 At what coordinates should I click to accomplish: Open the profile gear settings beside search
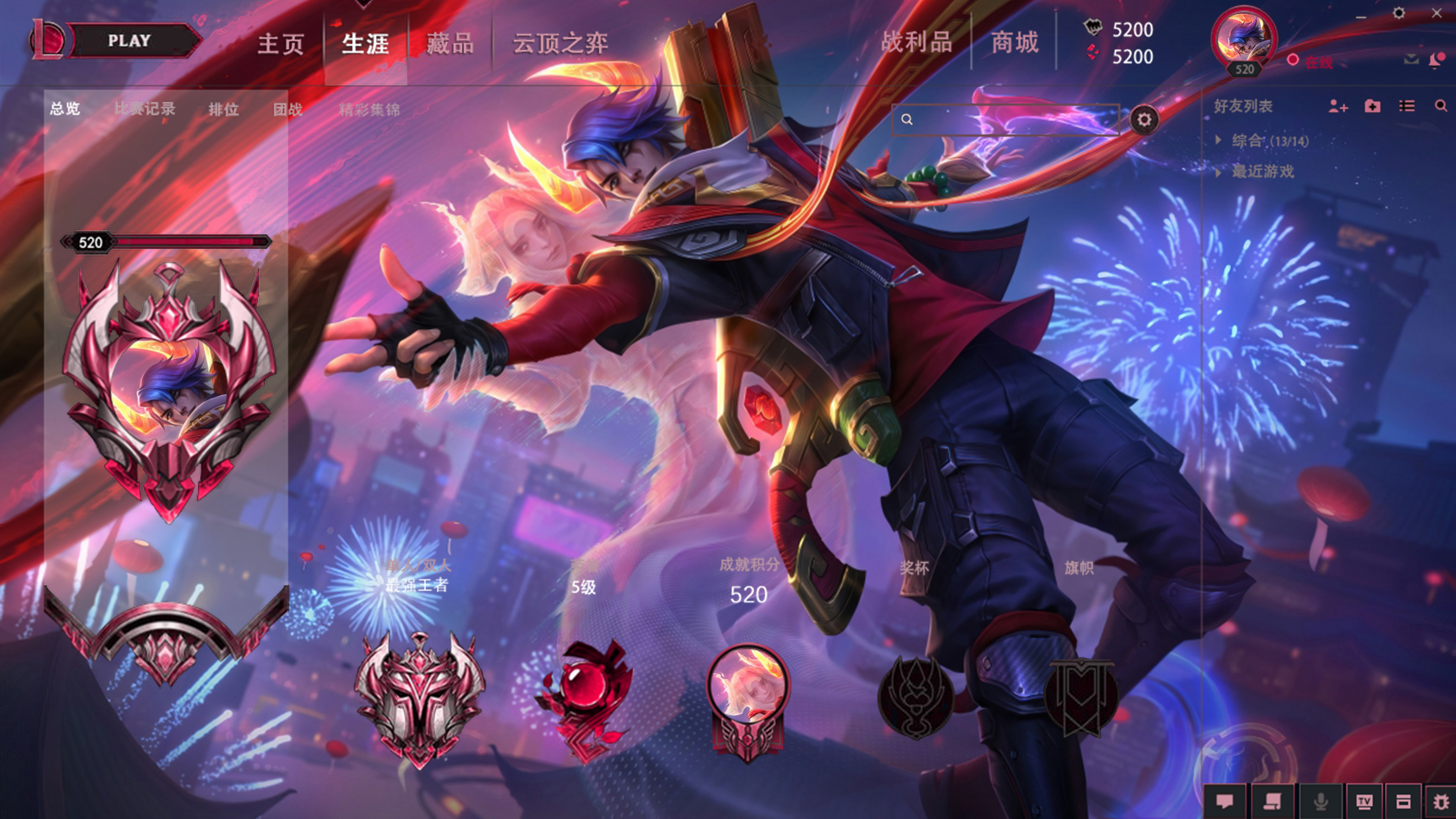(x=1144, y=119)
